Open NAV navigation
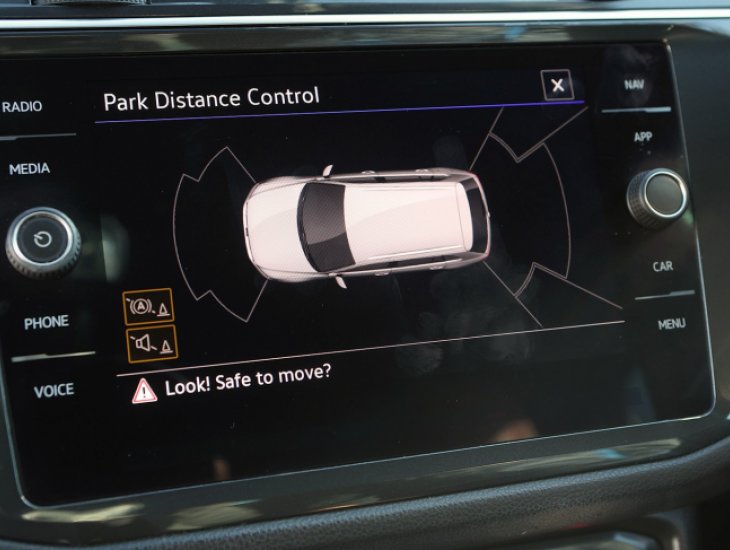 tap(634, 85)
